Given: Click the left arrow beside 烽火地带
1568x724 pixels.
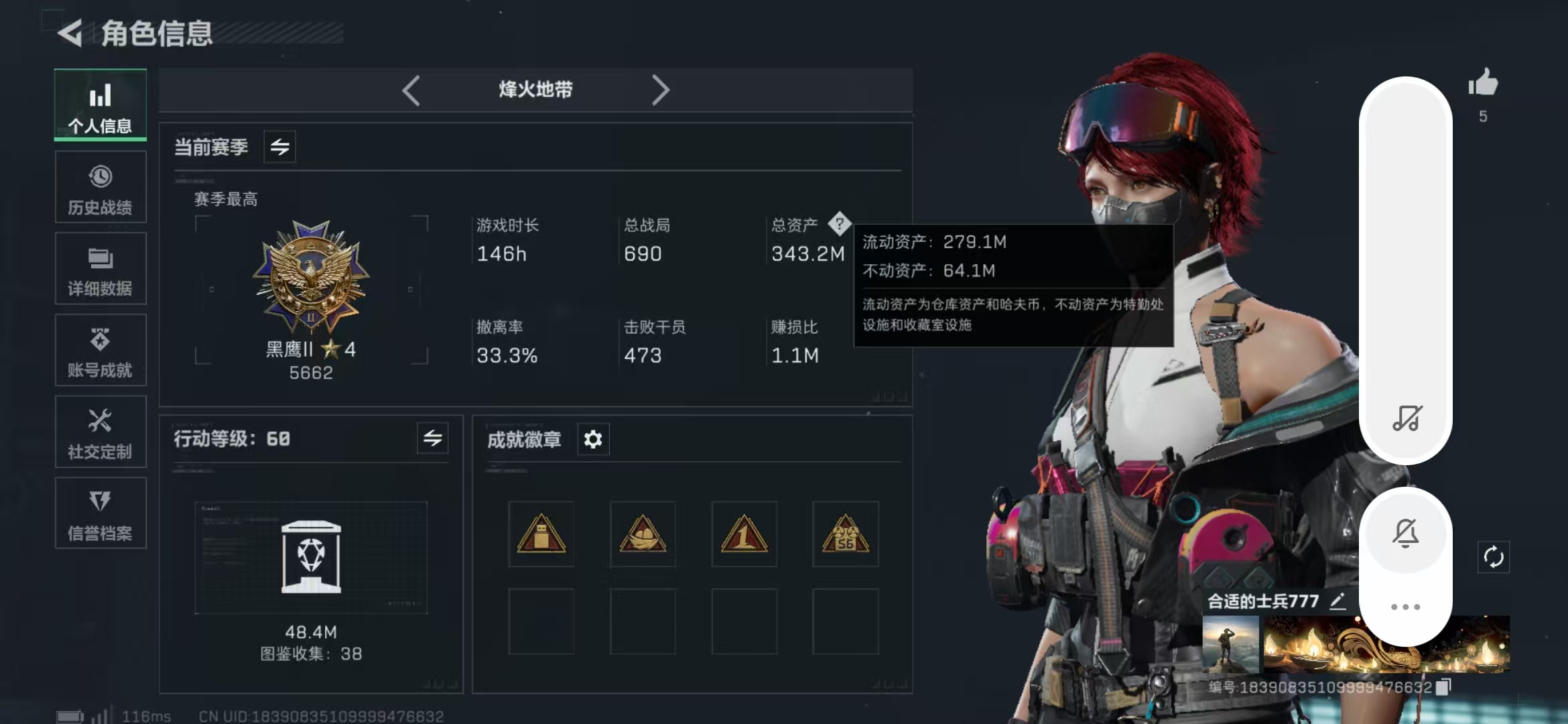Looking at the screenshot, I should [x=411, y=88].
